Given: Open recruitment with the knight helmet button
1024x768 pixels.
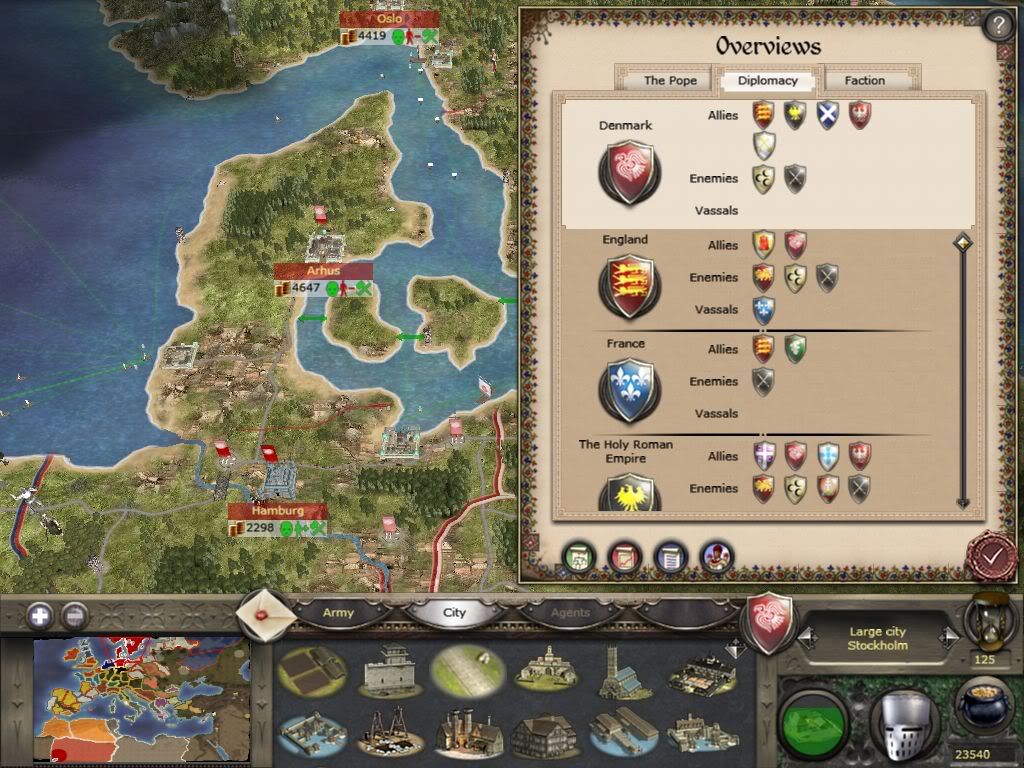Looking at the screenshot, I should click(903, 718).
